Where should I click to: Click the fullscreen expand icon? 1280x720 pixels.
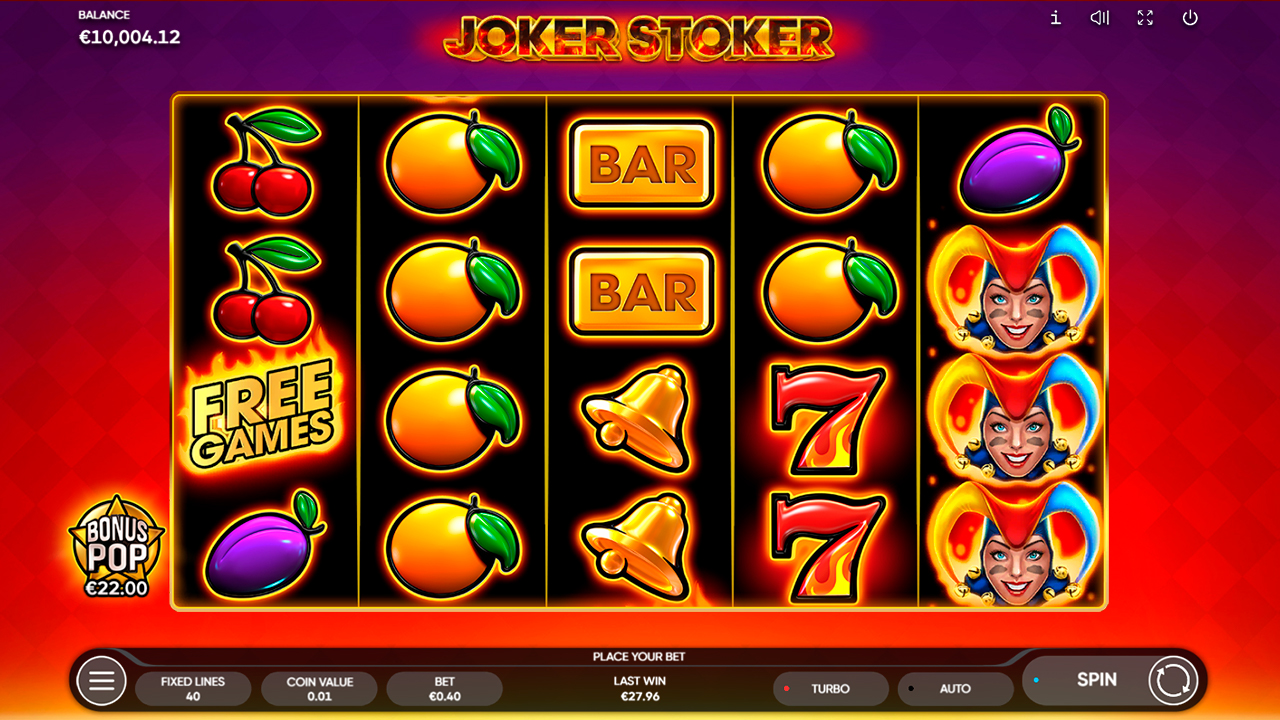(x=1145, y=18)
